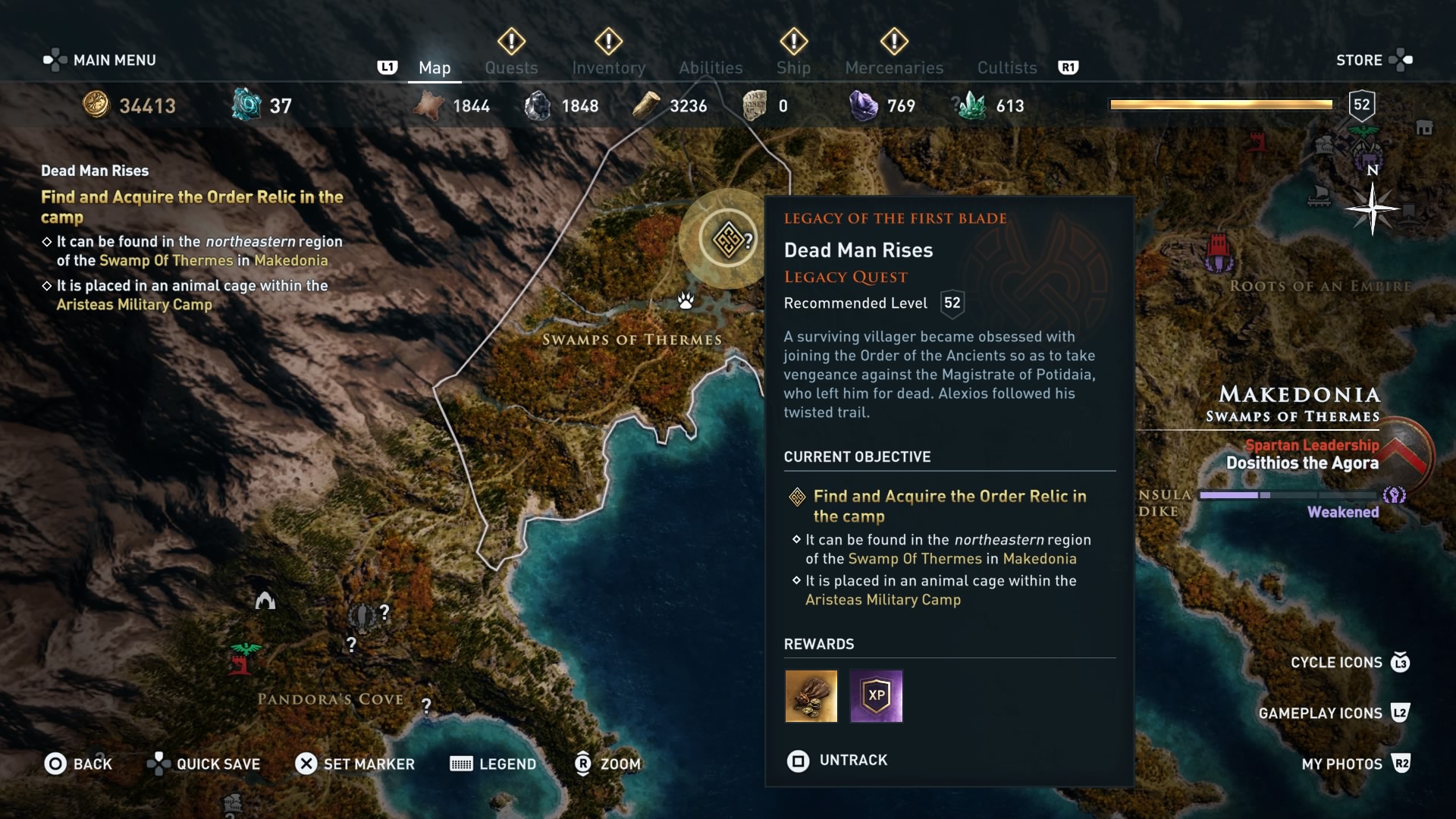The width and height of the screenshot is (1456, 819).
Task: Click the loot bag reward thumbnail
Action: [x=811, y=696]
